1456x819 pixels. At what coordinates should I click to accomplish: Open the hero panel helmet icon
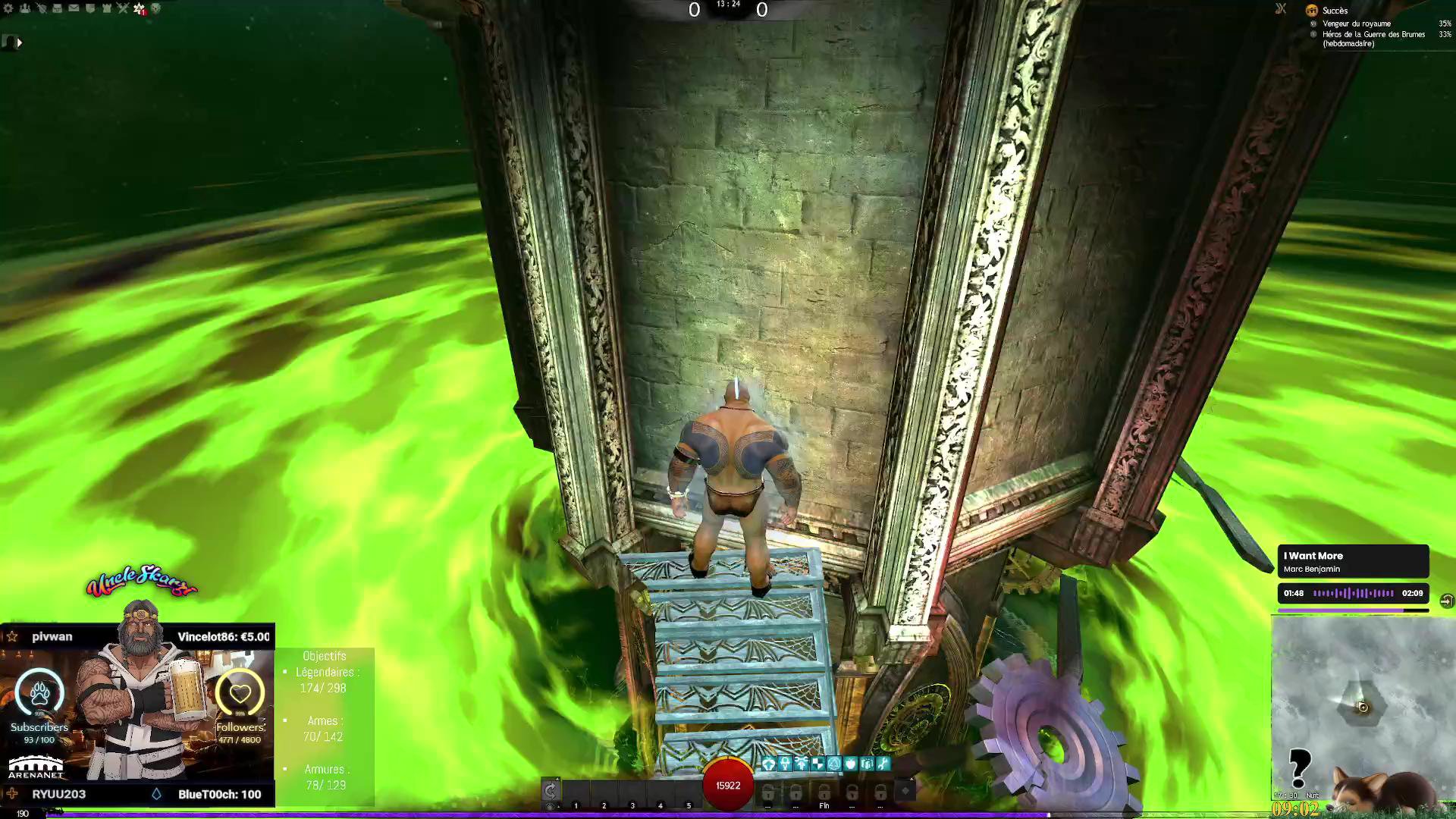click(41, 8)
